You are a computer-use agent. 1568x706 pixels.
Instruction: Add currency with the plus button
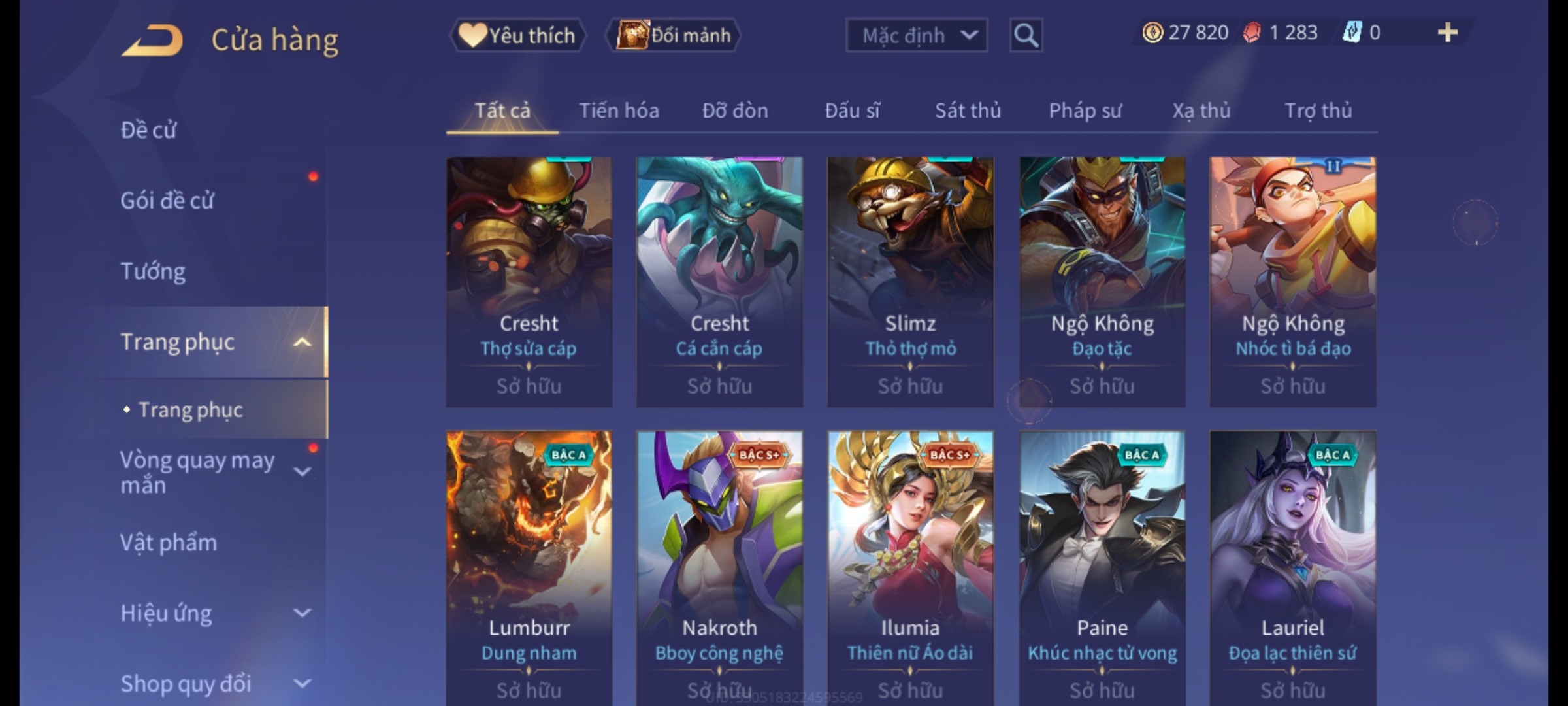click(x=1447, y=33)
